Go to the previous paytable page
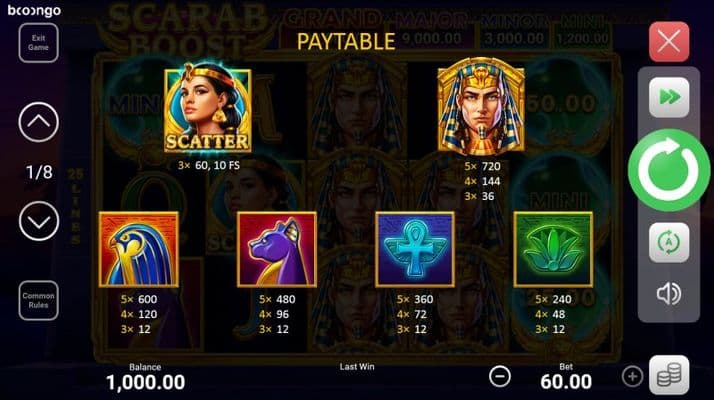The height and width of the screenshot is (400, 714). tap(39, 124)
